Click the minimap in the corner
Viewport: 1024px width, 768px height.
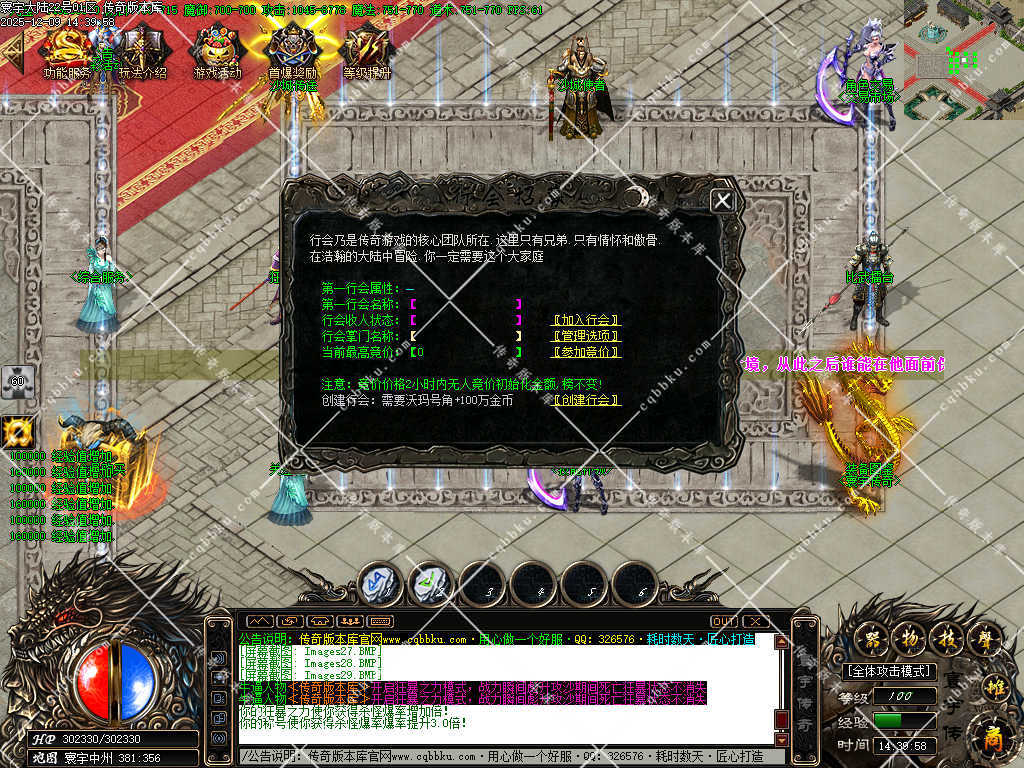coord(963,58)
